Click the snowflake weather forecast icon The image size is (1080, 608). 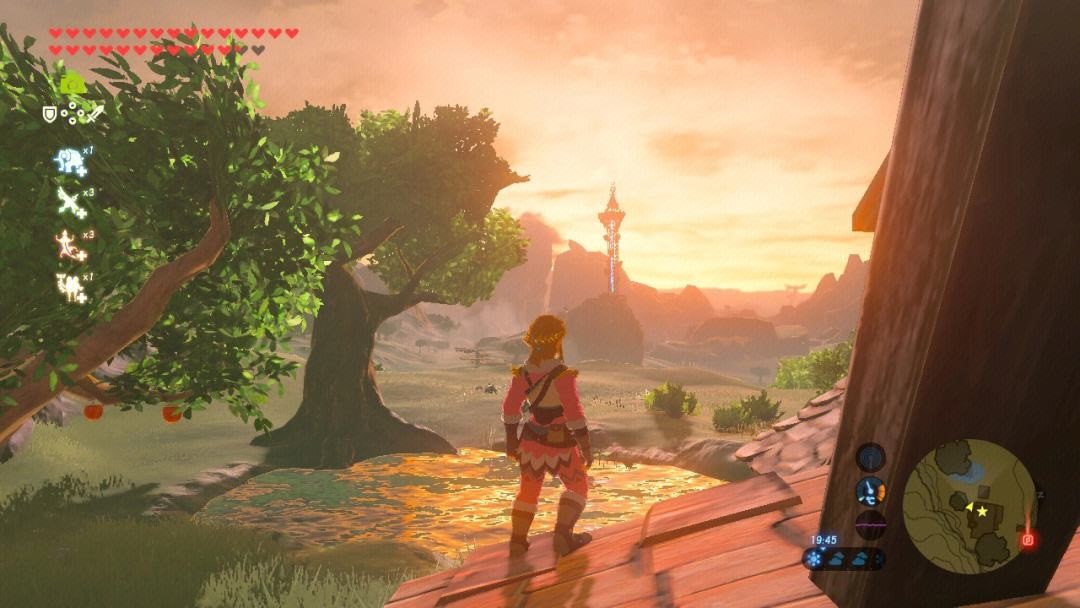[x=814, y=560]
